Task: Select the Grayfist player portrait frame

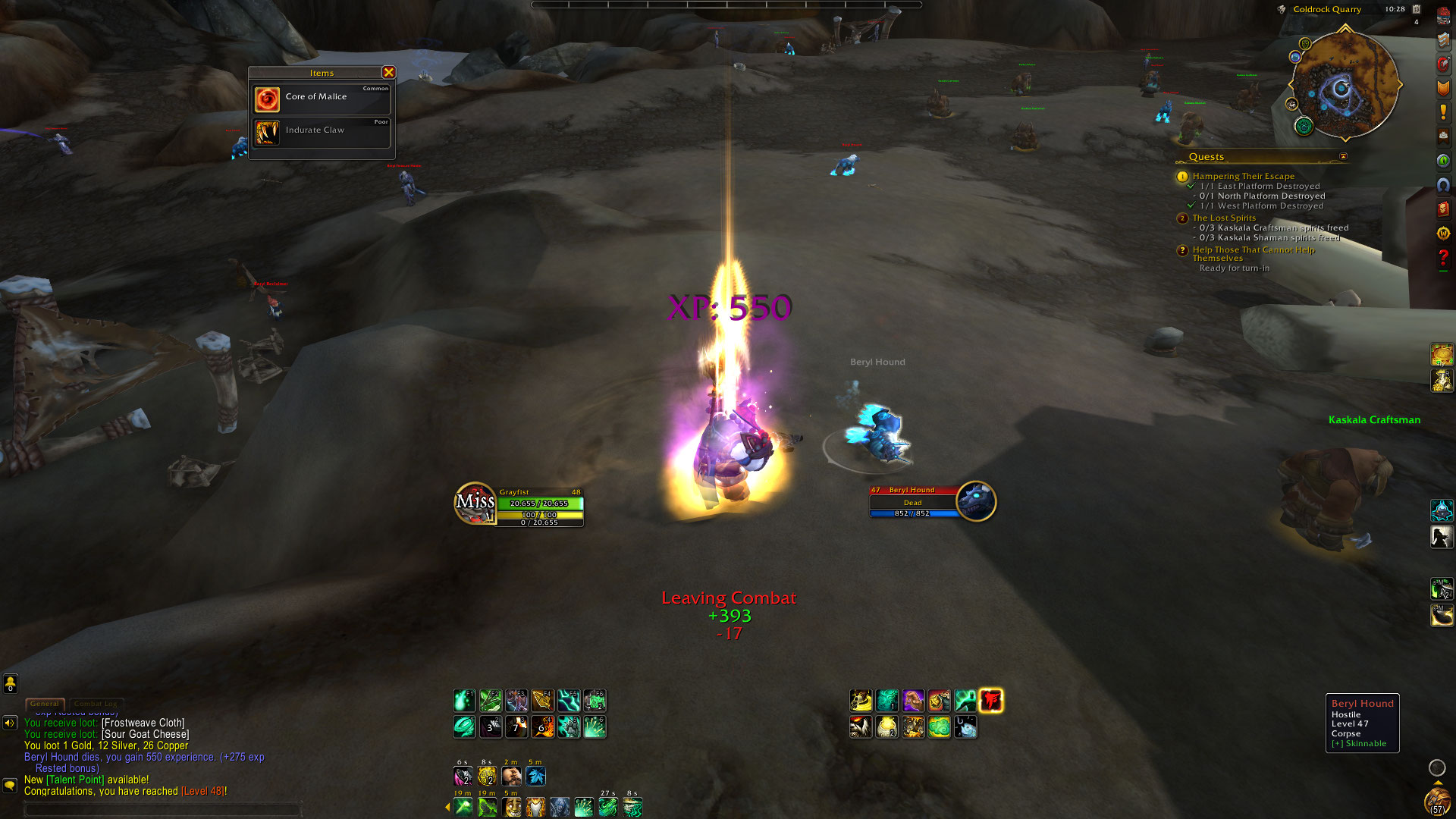Action: (475, 503)
